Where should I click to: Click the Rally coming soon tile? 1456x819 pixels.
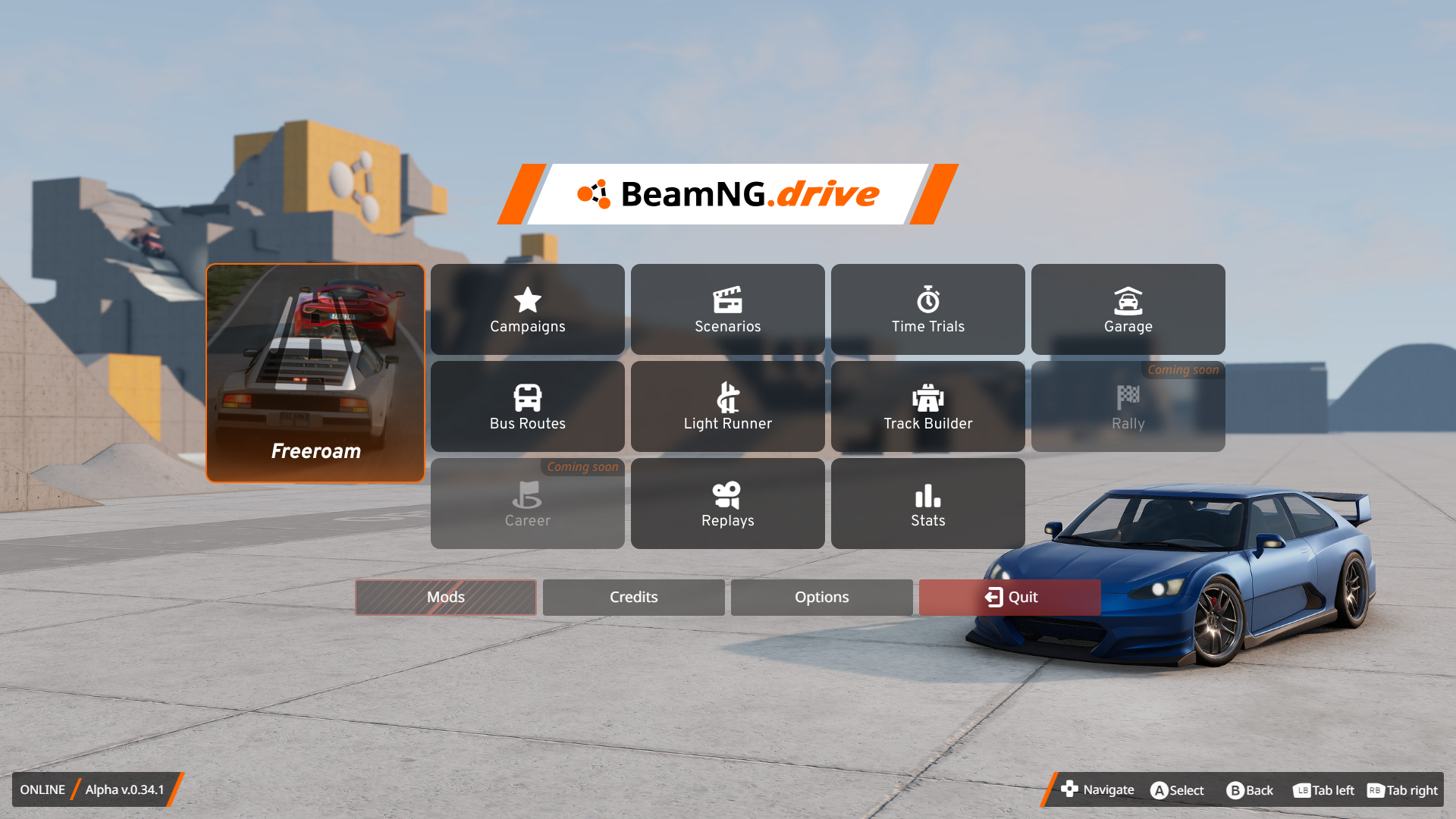1128,406
